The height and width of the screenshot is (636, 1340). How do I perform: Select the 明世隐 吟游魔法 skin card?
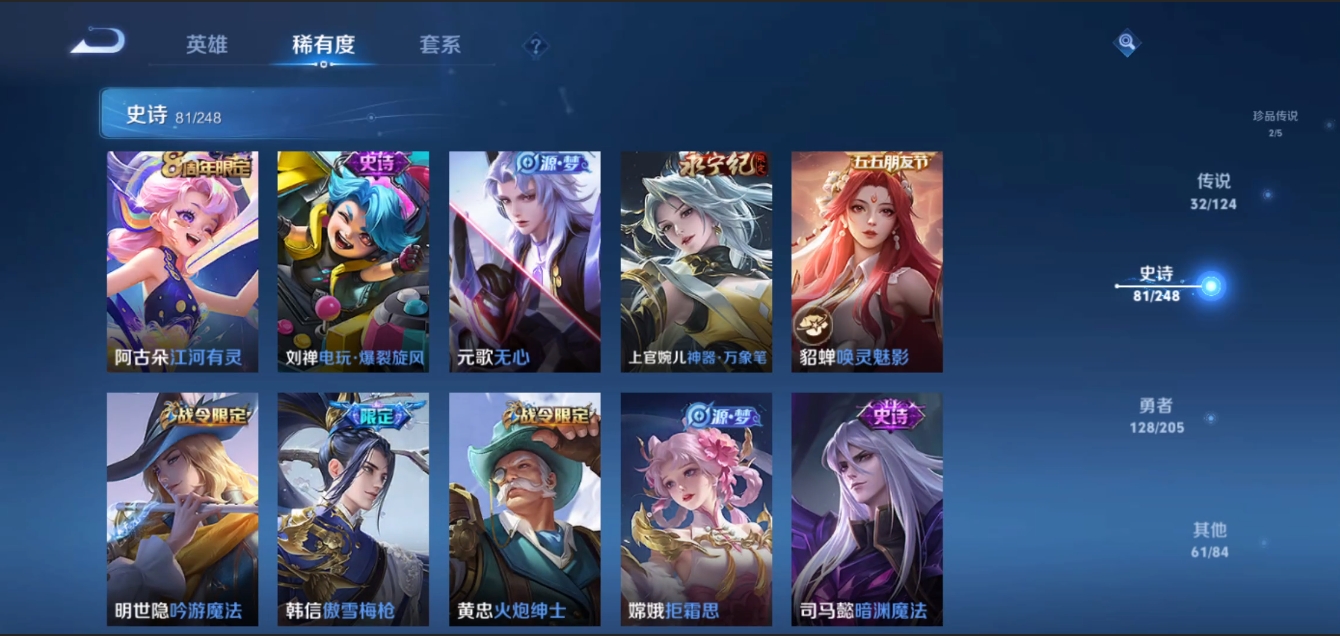click(182, 509)
